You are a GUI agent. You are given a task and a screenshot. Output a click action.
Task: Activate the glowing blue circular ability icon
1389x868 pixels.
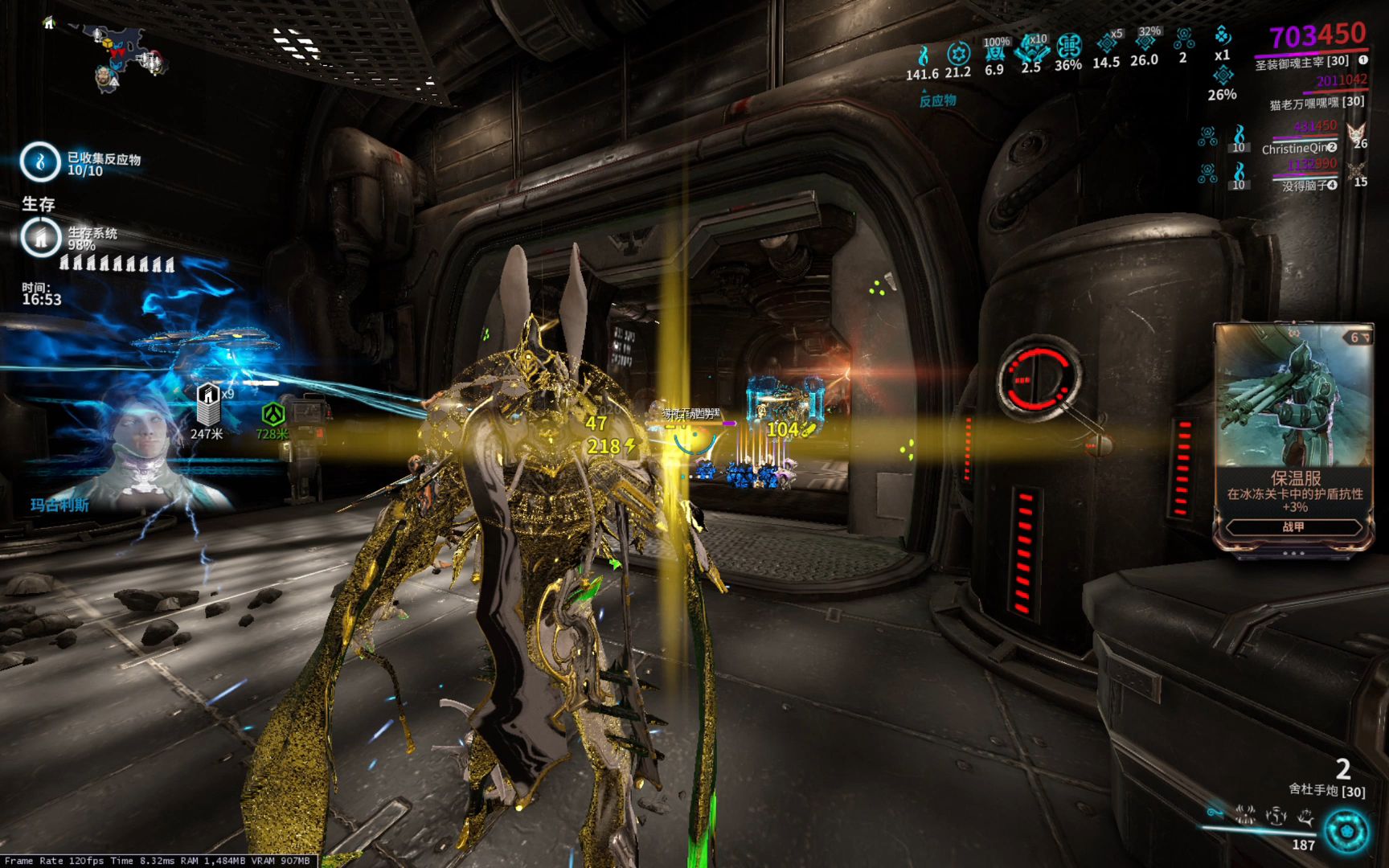pos(1346,830)
